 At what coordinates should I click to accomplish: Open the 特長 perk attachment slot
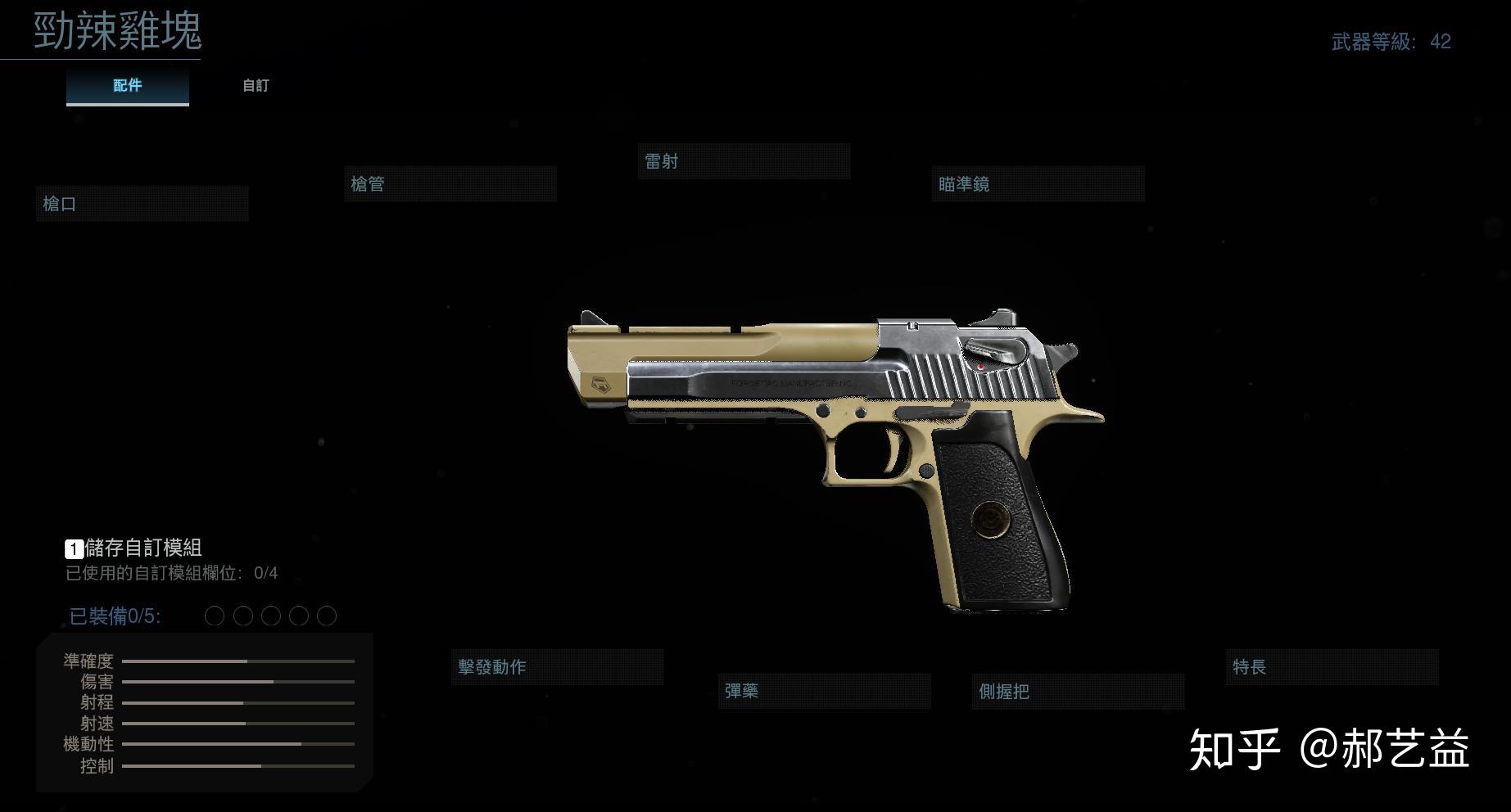tap(1331, 667)
